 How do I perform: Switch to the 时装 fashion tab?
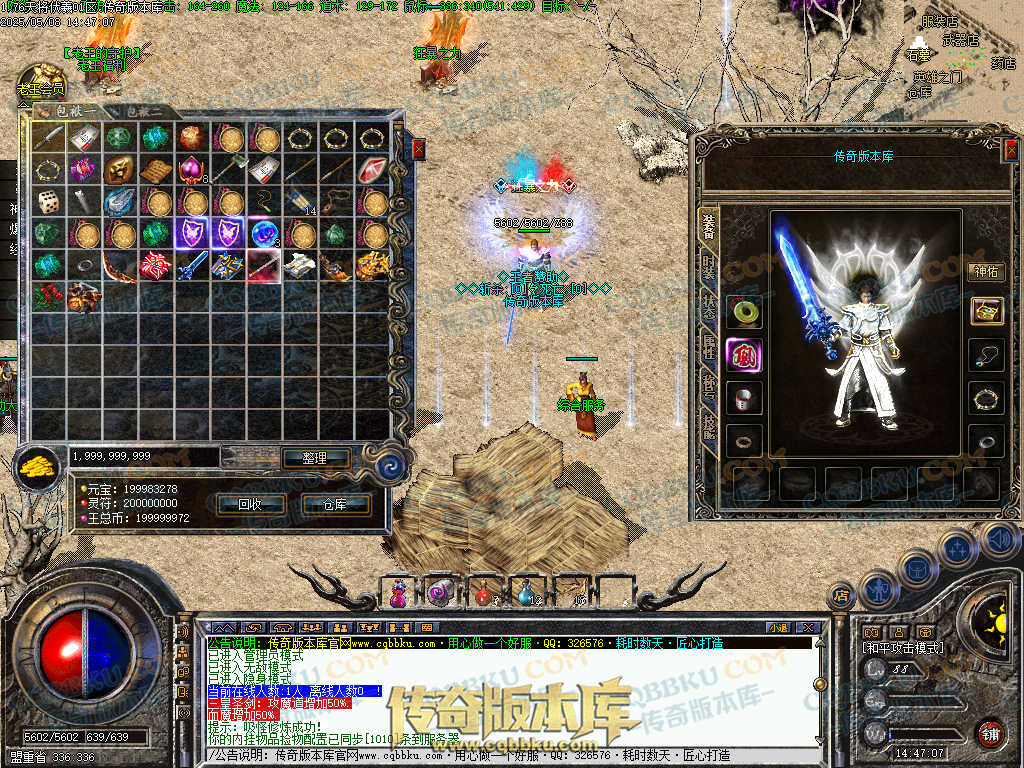(708, 267)
